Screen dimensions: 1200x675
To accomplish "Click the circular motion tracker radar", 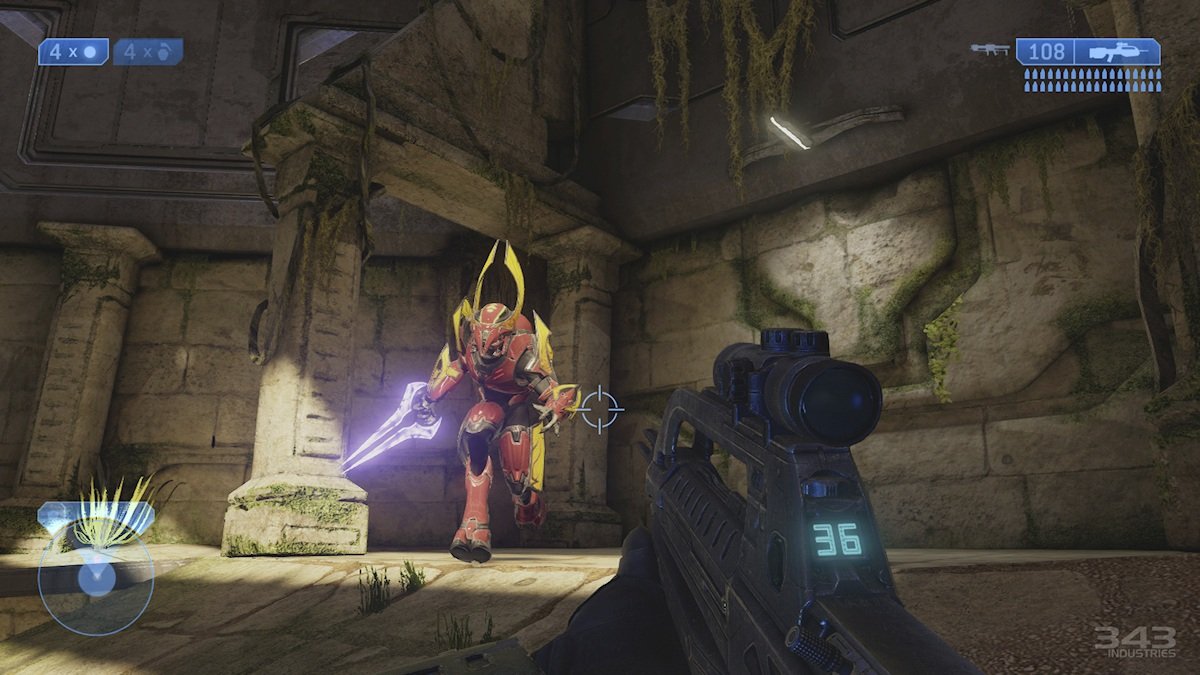I will (96, 580).
